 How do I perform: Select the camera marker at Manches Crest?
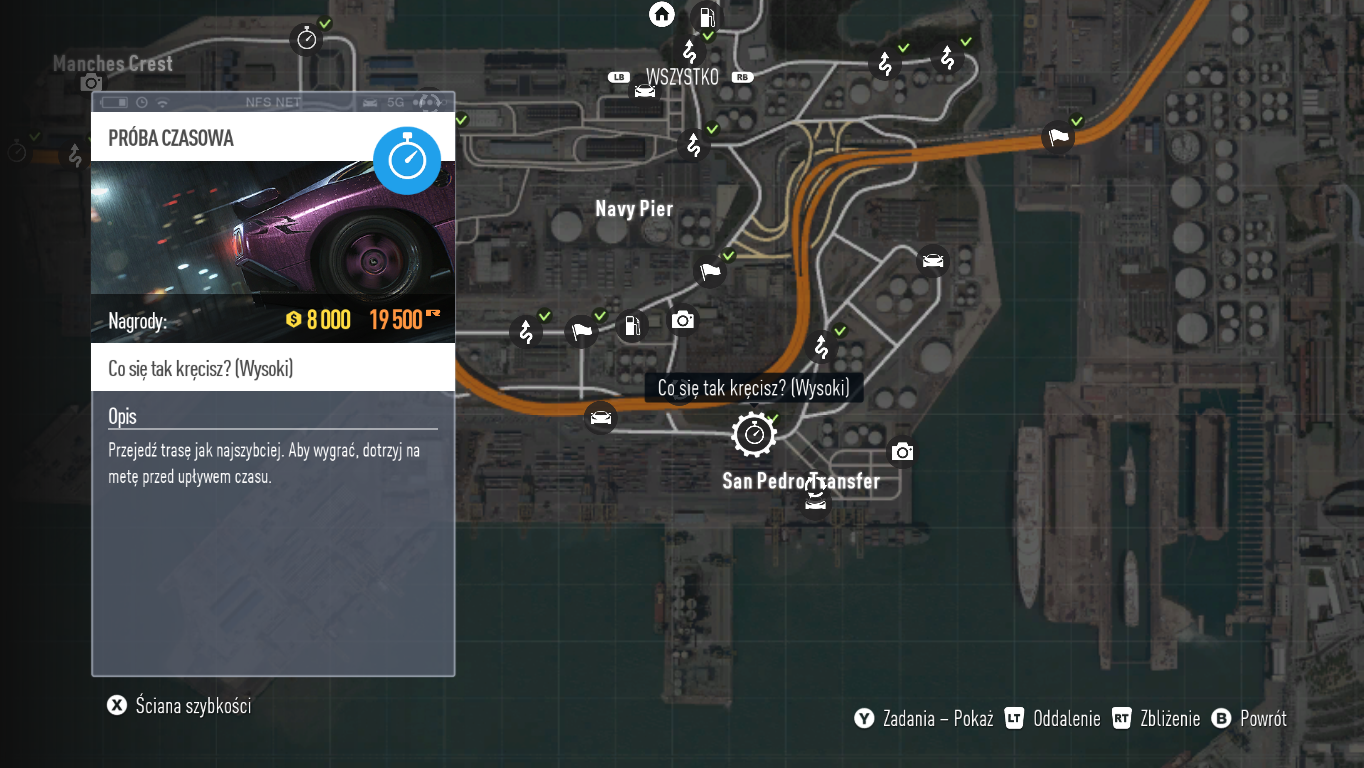point(91,83)
